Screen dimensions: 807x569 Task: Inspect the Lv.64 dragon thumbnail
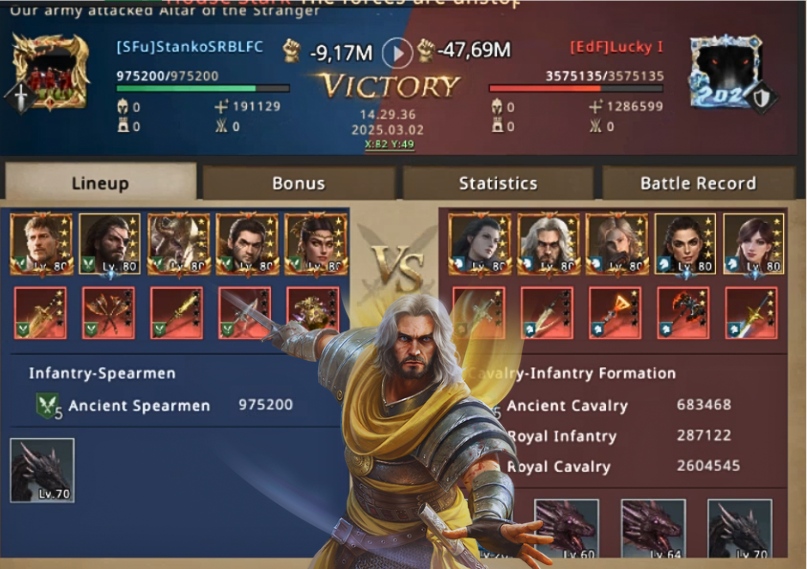pyautogui.click(x=653, y=528)
